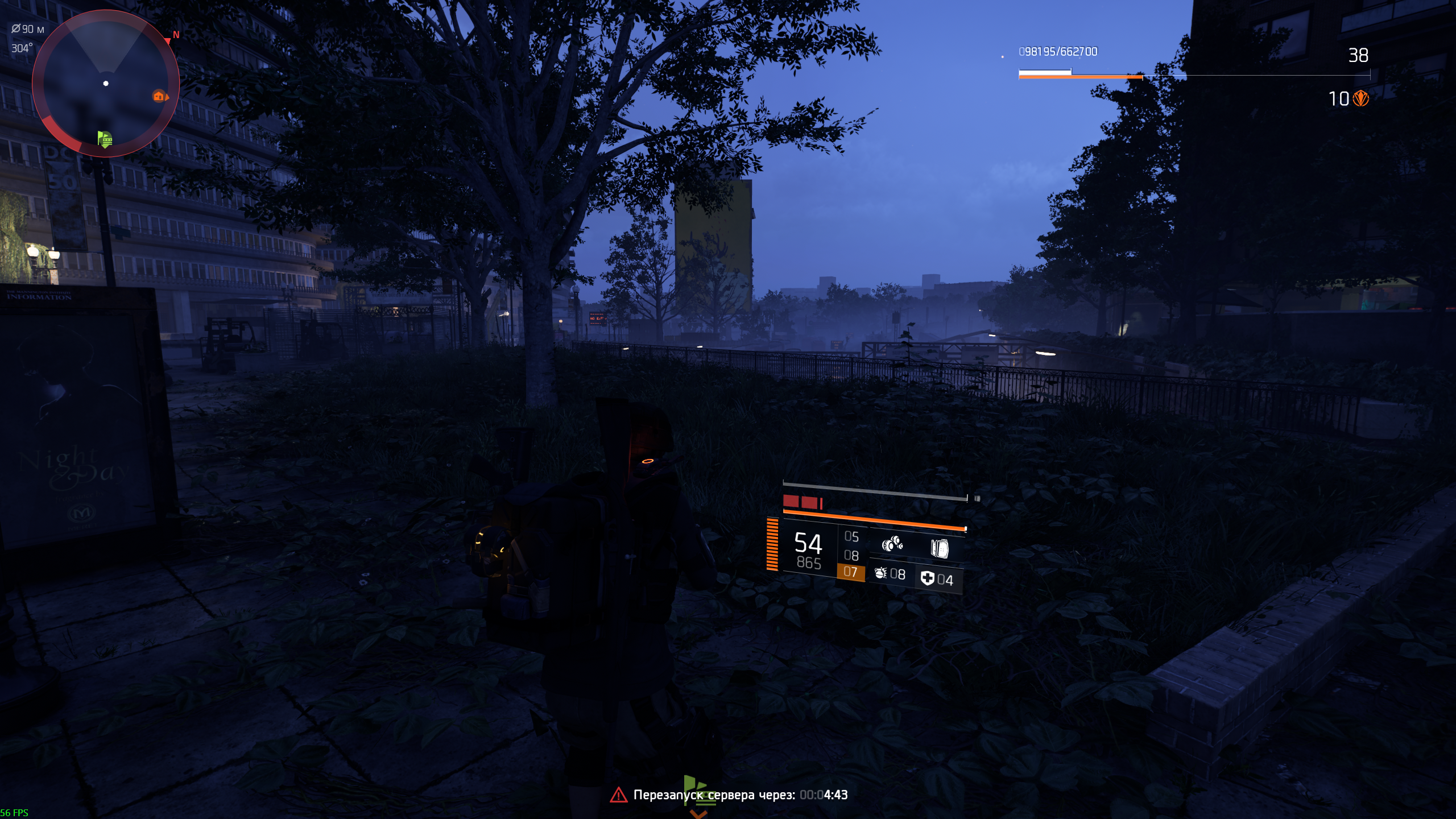
Task: Use the armor kit shield icon
Action: [928, 578]
